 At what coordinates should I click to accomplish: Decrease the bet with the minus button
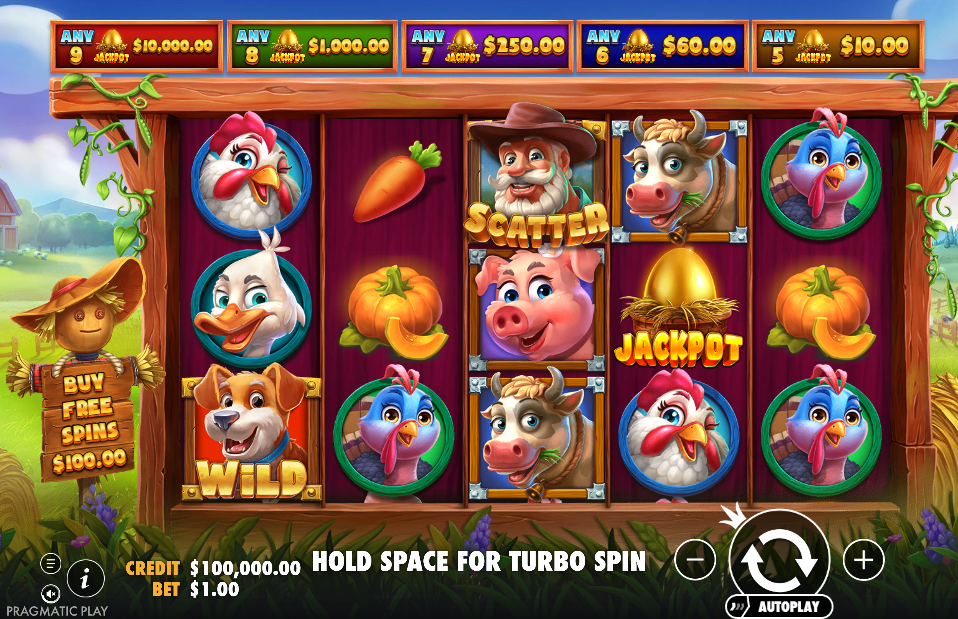click(695, 559)
